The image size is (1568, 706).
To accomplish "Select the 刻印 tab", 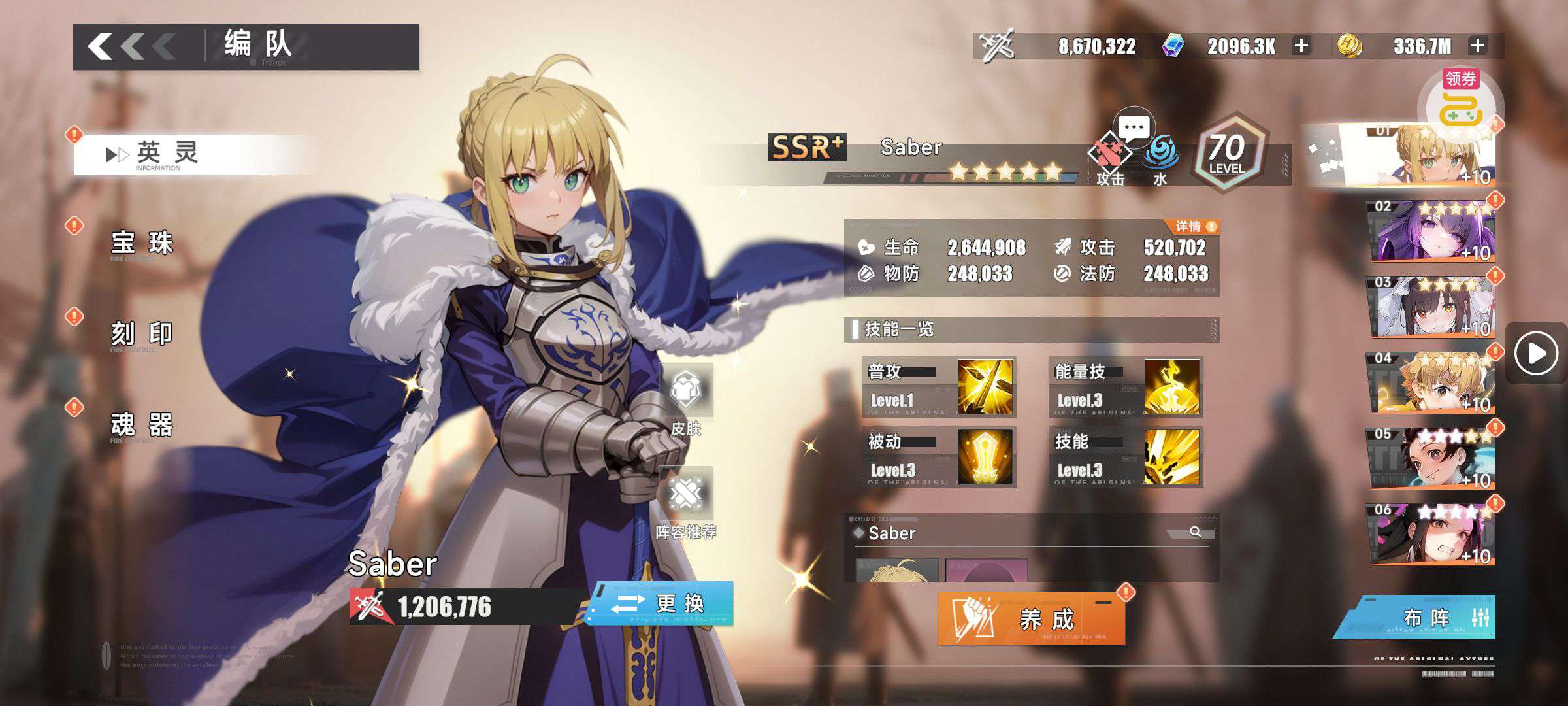I will pyautogui.click(x=142, y=334).
